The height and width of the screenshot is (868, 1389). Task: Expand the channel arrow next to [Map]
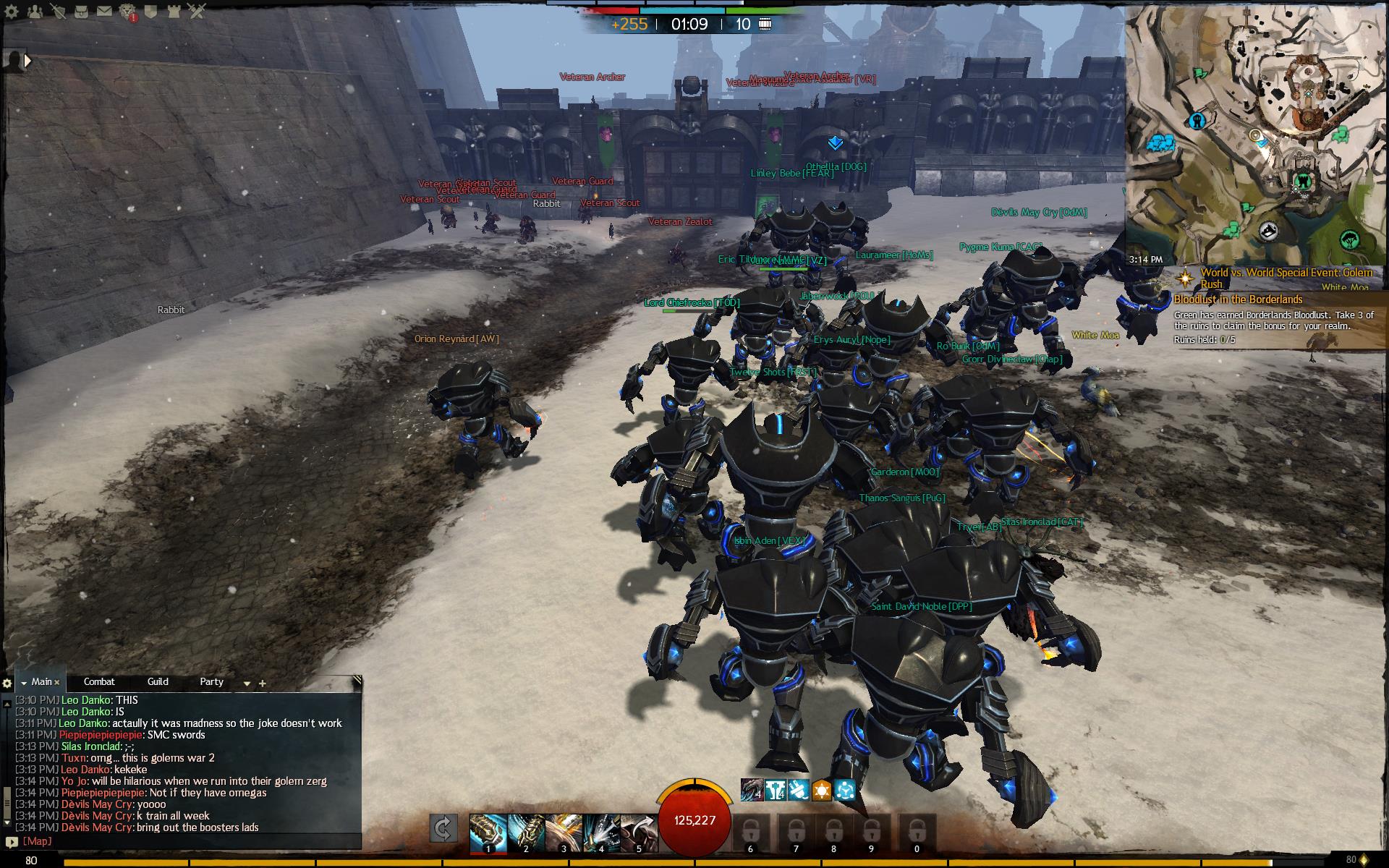coord(12,841)
